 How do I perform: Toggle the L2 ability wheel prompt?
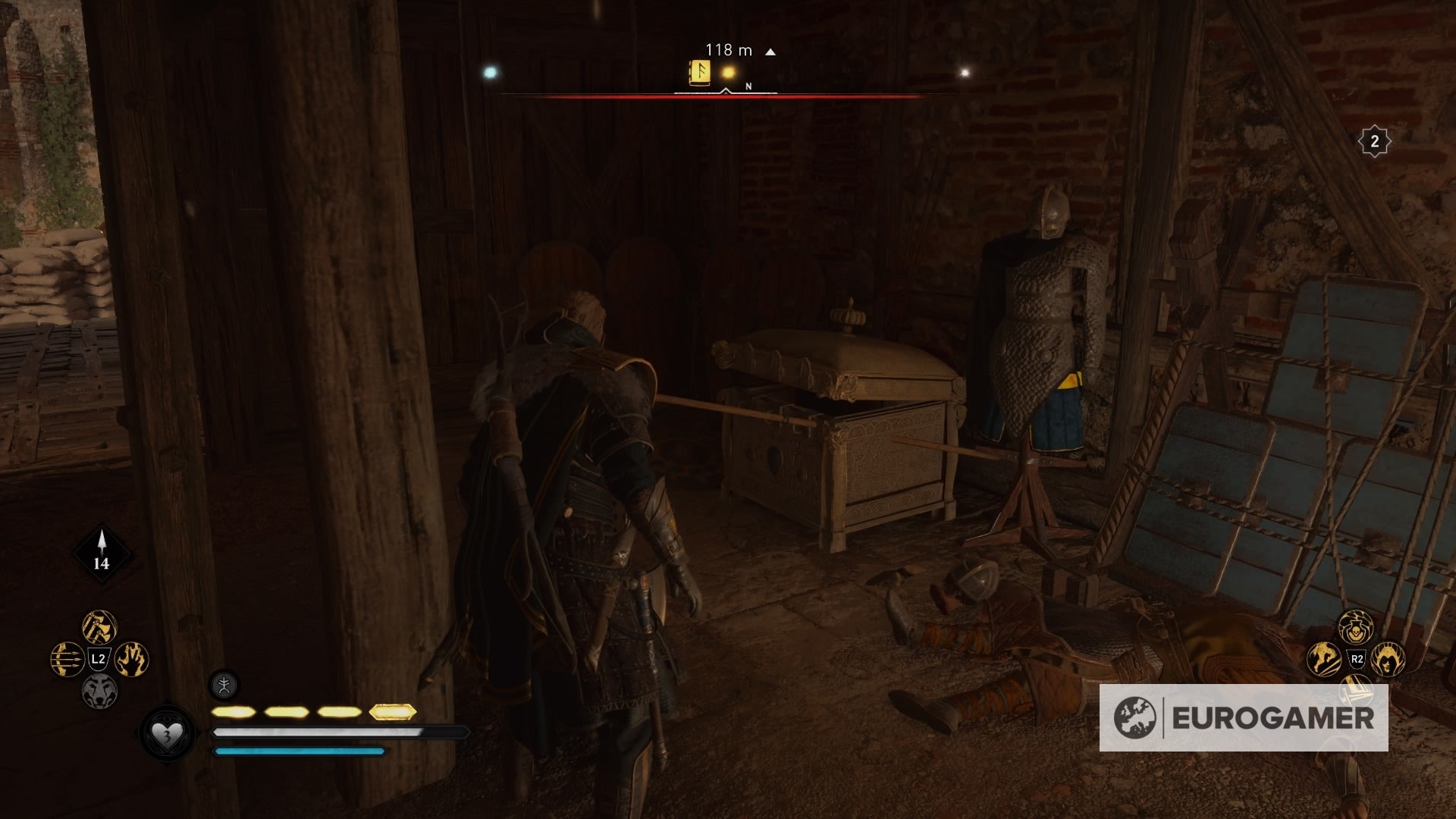[x=98, y=657]
